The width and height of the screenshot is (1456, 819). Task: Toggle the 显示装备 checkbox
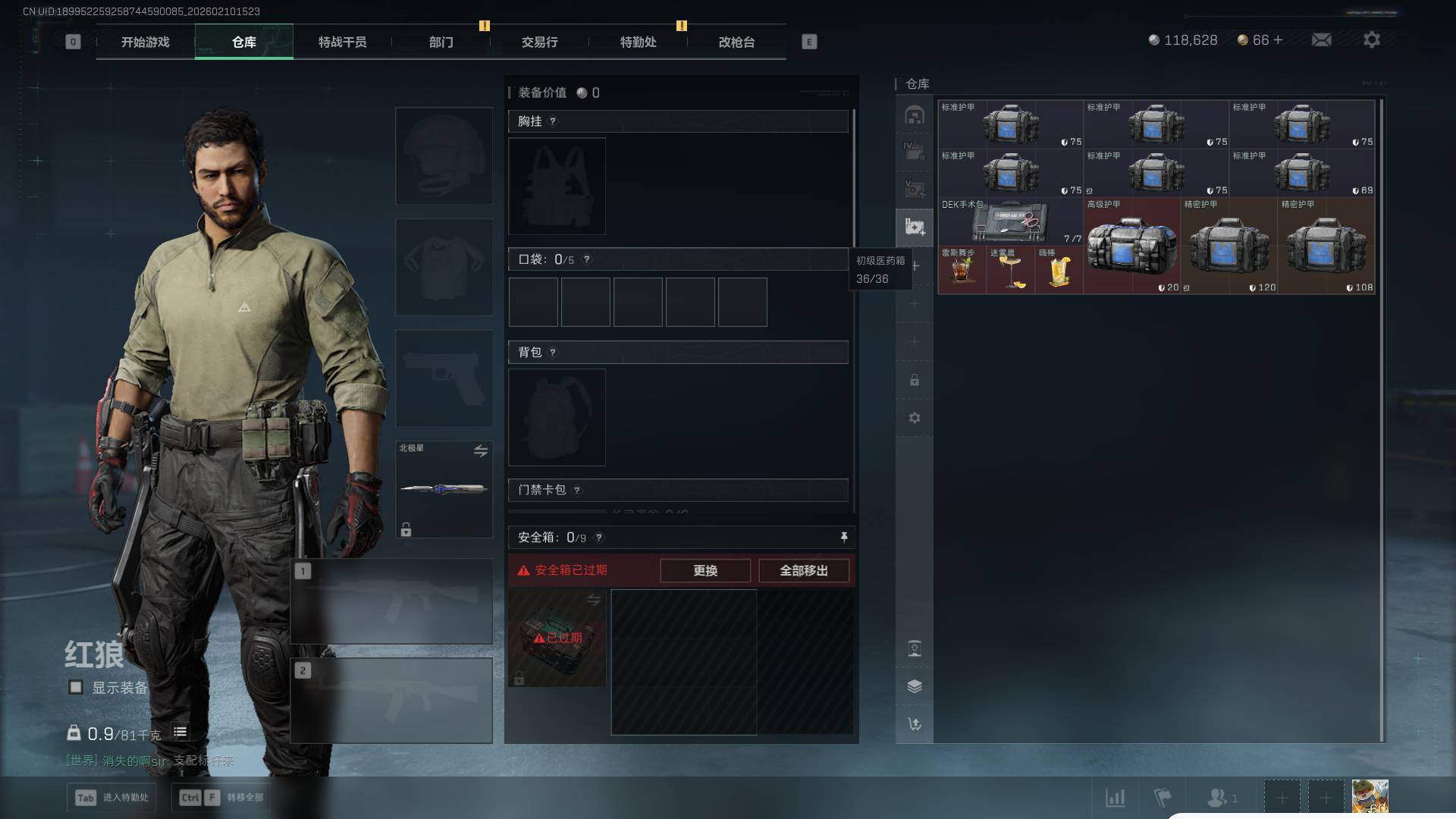76,687
